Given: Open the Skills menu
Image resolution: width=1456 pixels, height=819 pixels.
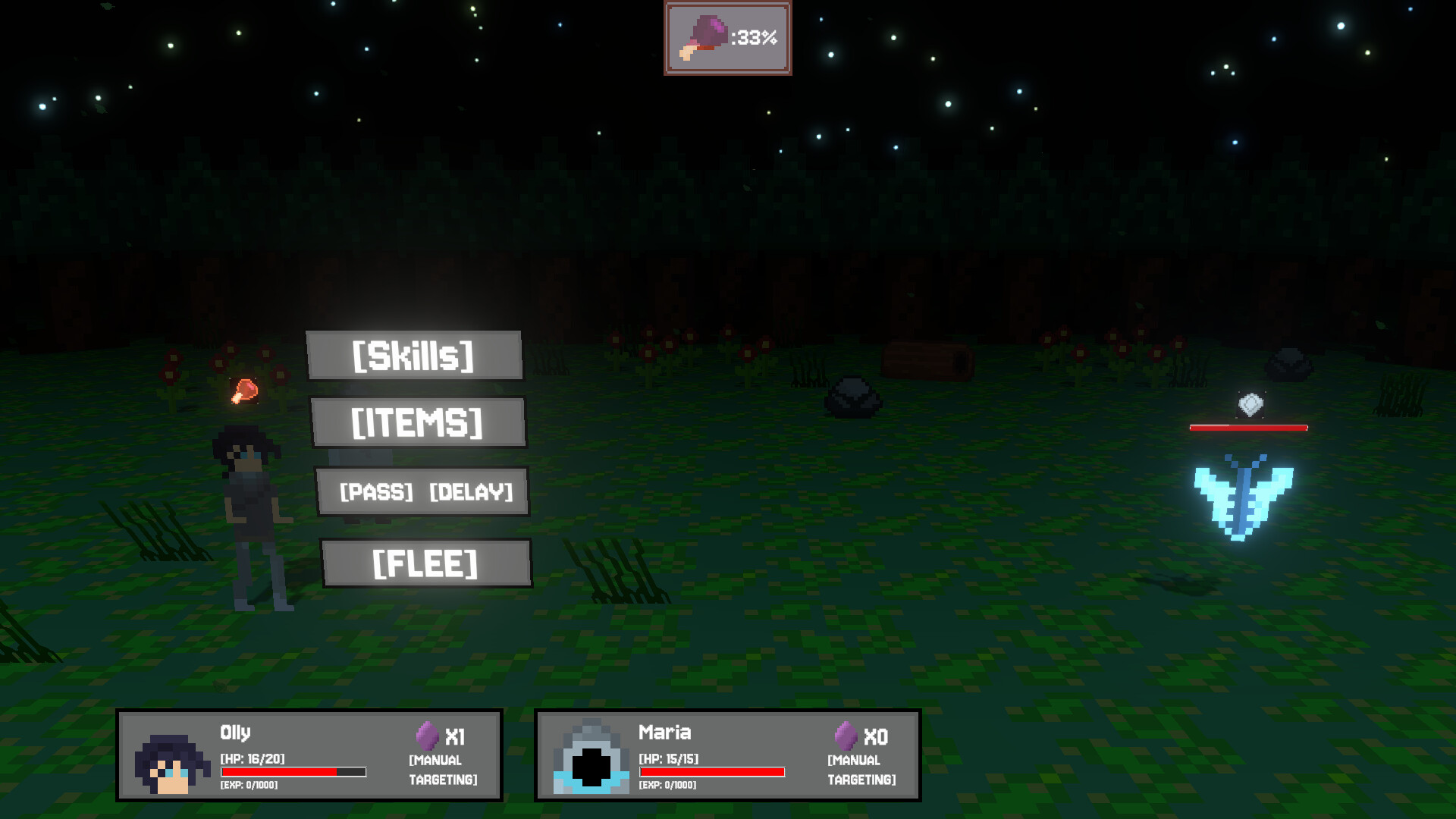Looking at the screenshot, I should (414, 354).
